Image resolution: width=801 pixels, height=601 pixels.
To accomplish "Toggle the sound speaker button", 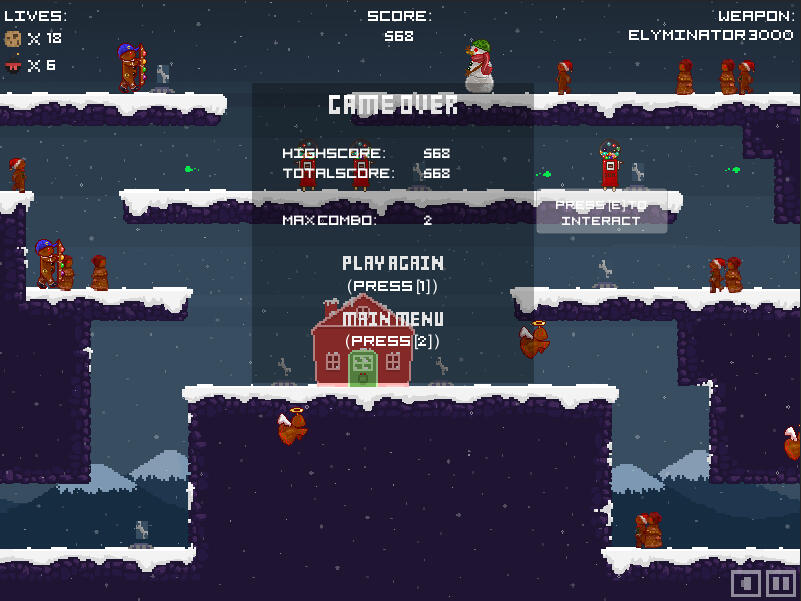I will [x=746, y=583].
